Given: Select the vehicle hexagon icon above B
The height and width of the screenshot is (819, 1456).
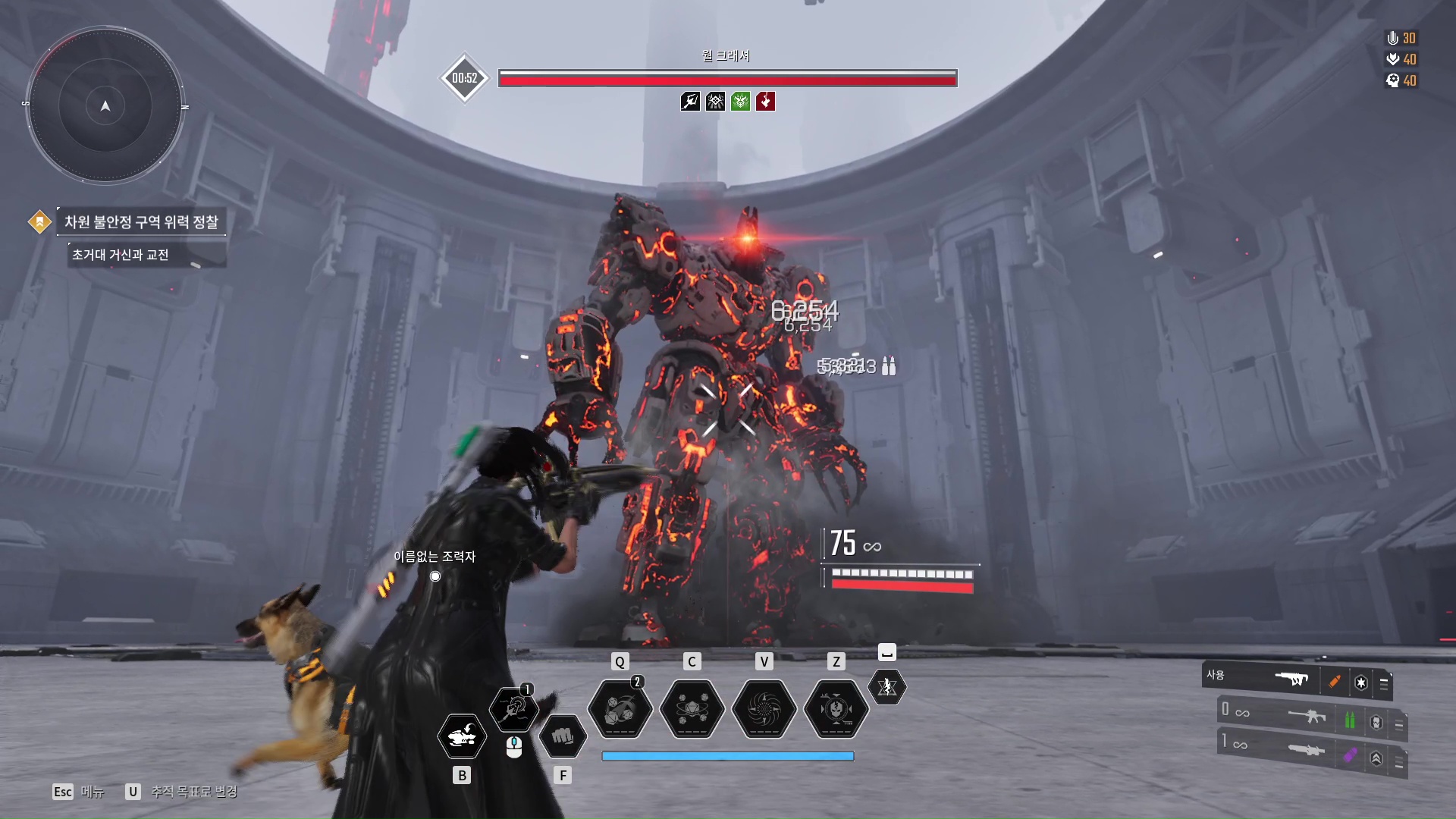Looking at the screenshot, I should [x=462, y=736].
